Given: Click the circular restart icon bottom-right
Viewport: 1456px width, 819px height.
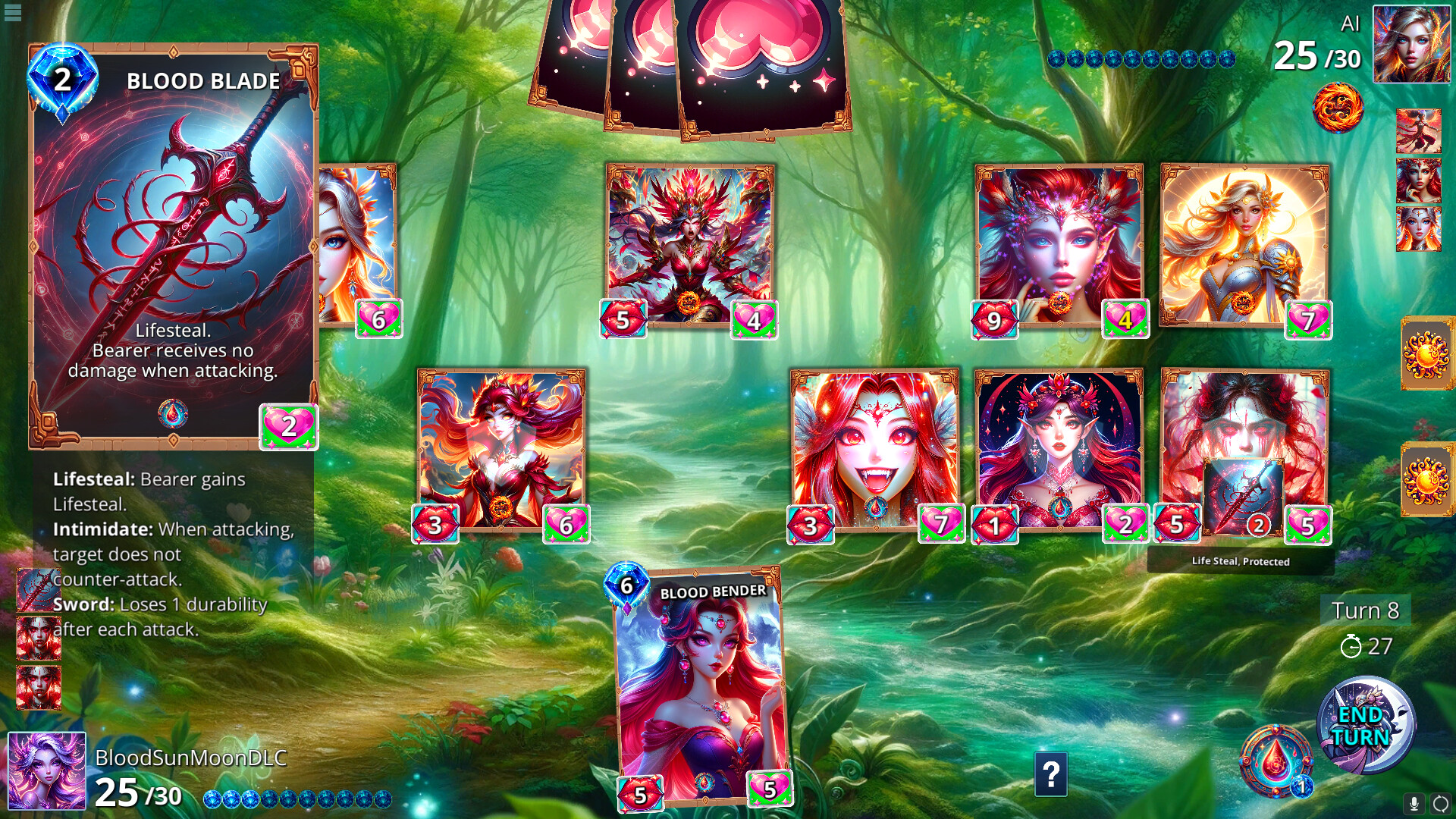Looking at the screenshot, I should click(1439, 801).
